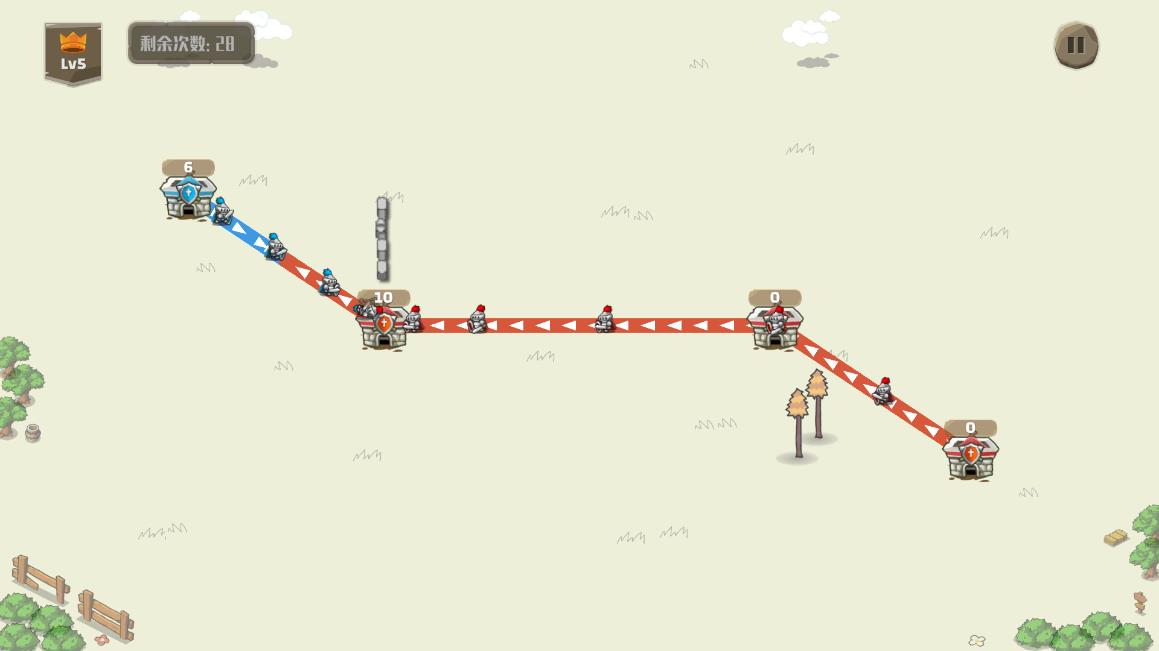The height and width of the screenshot is (651, 1159).
Task: Click the Lv5 crown badge
Action: 73,53
